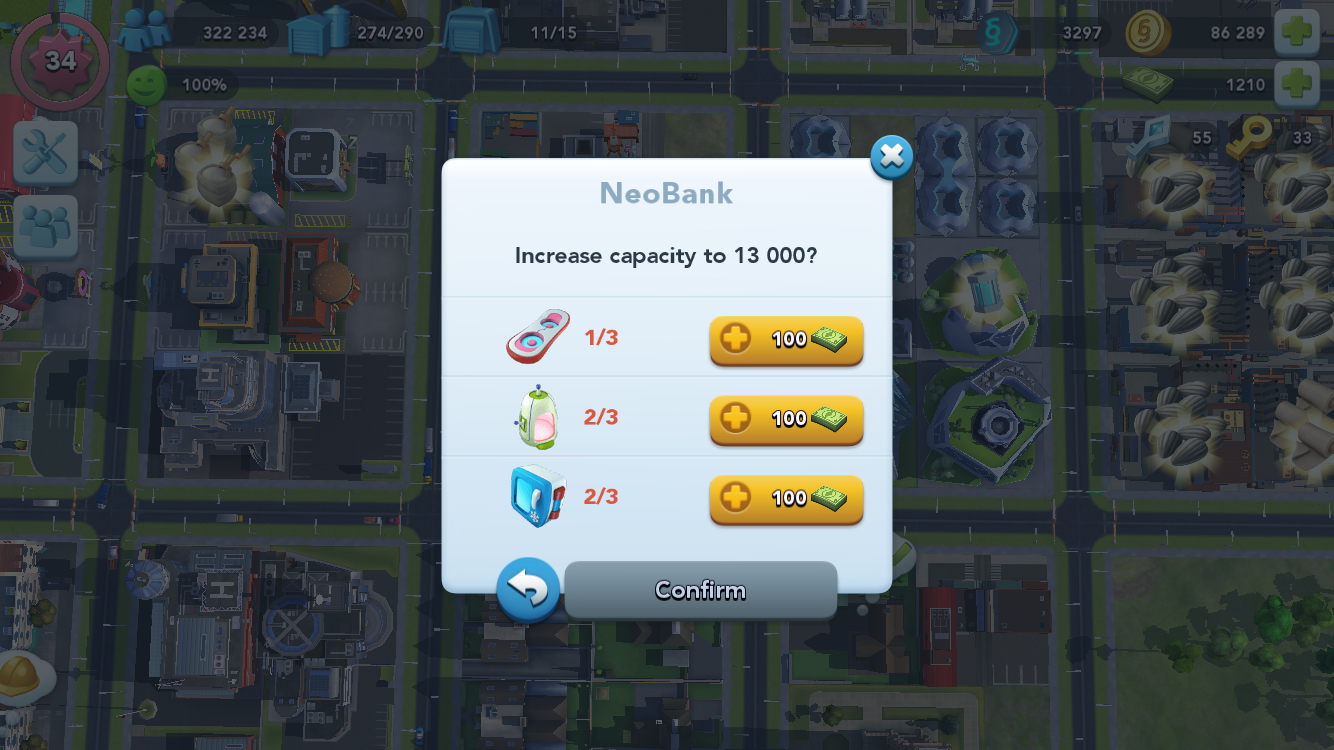Image resolution: width=1334 pixels, height=750 pixels.
Task: Go back with the blue arrow button
Action: [x=528, y=589]
